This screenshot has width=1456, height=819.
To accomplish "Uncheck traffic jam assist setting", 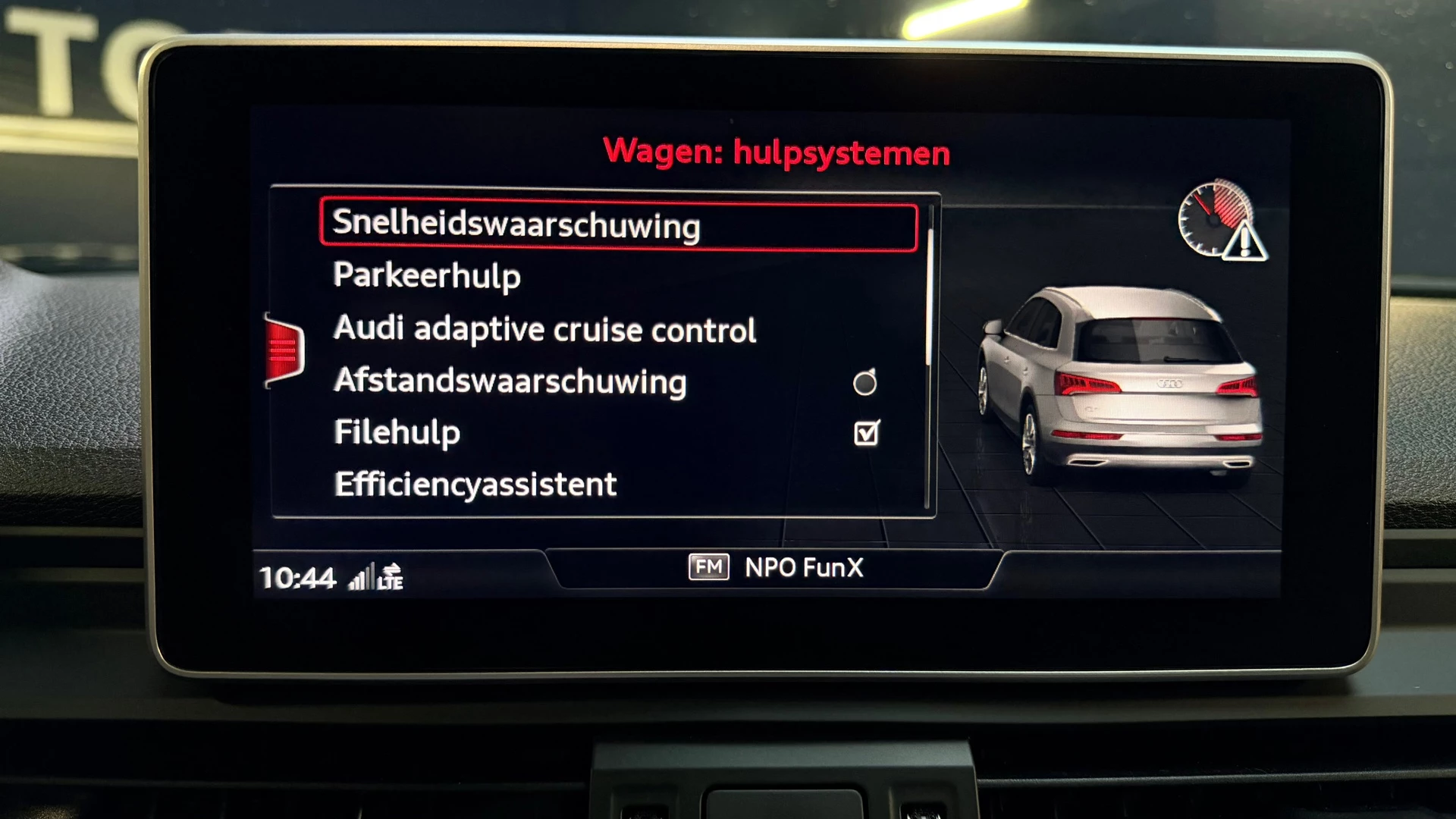I will click(865, 432).
